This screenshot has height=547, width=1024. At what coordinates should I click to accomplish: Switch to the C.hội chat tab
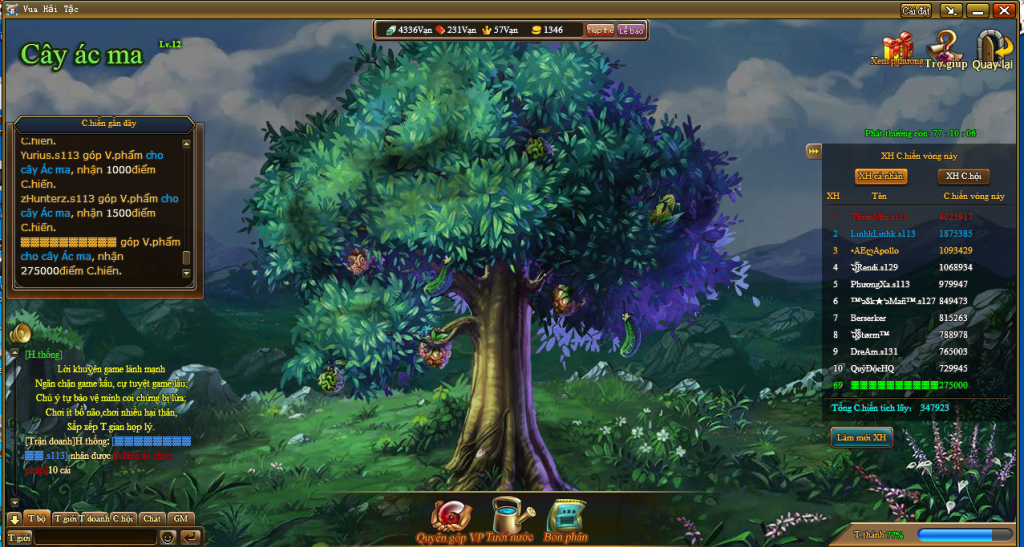tap(123, 519)
